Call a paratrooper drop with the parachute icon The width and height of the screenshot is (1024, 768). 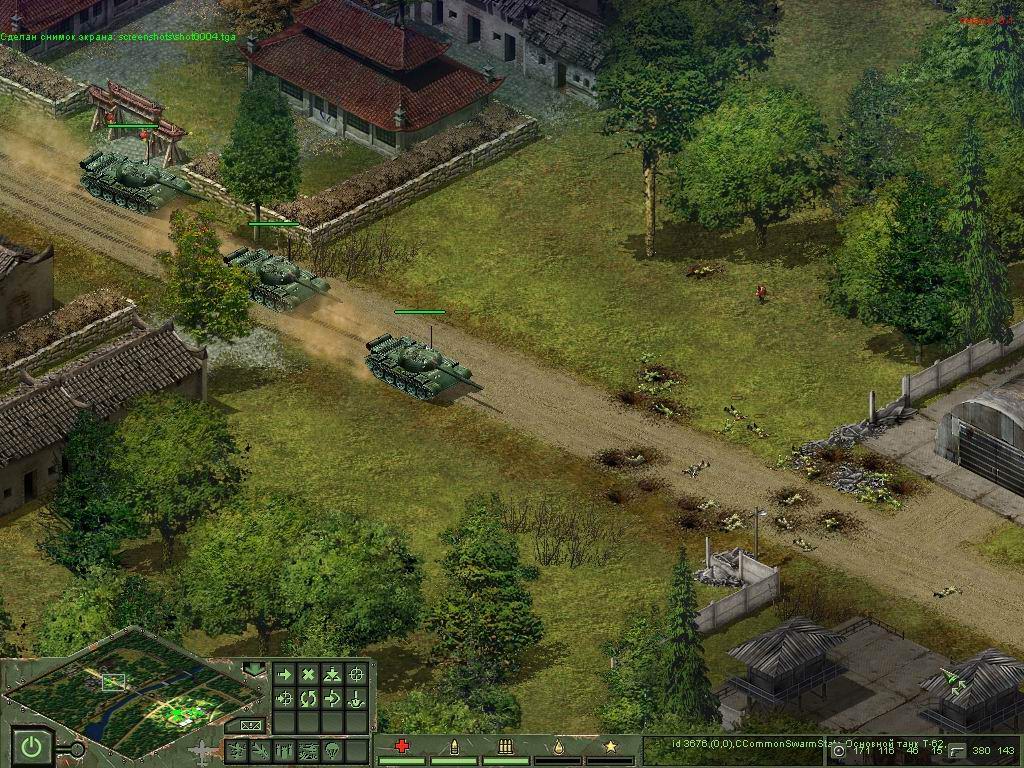(333, 750)
